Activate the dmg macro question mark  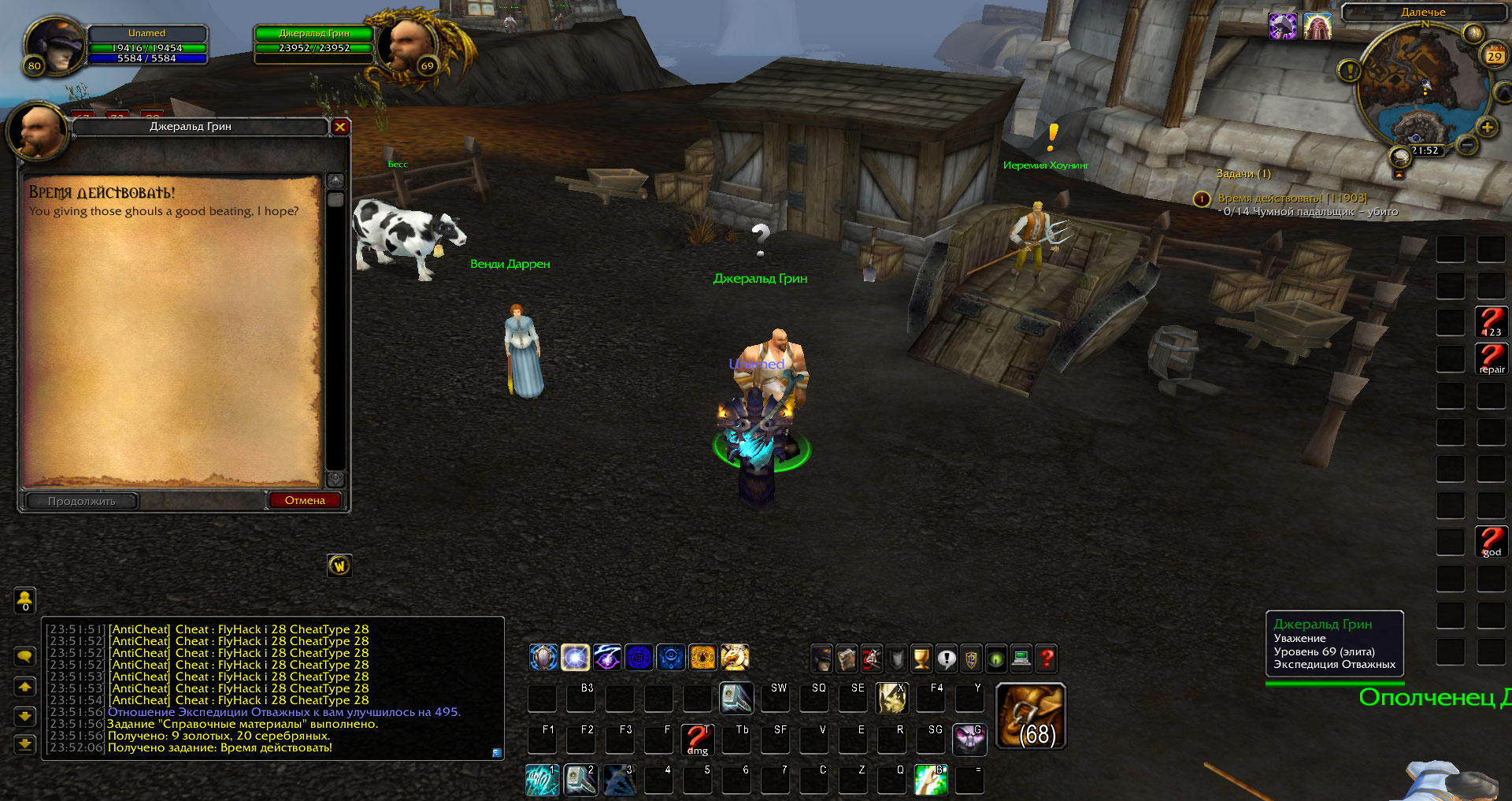coord(697,740)
